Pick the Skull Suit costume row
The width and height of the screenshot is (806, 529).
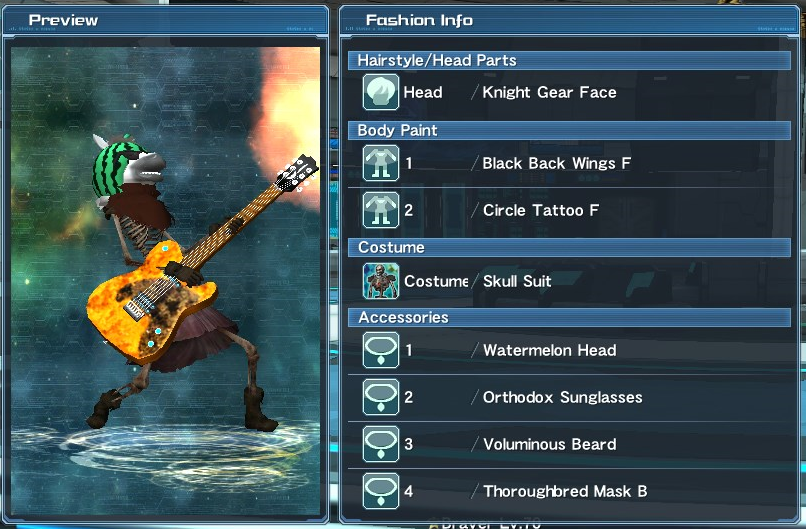coord(517,281)
